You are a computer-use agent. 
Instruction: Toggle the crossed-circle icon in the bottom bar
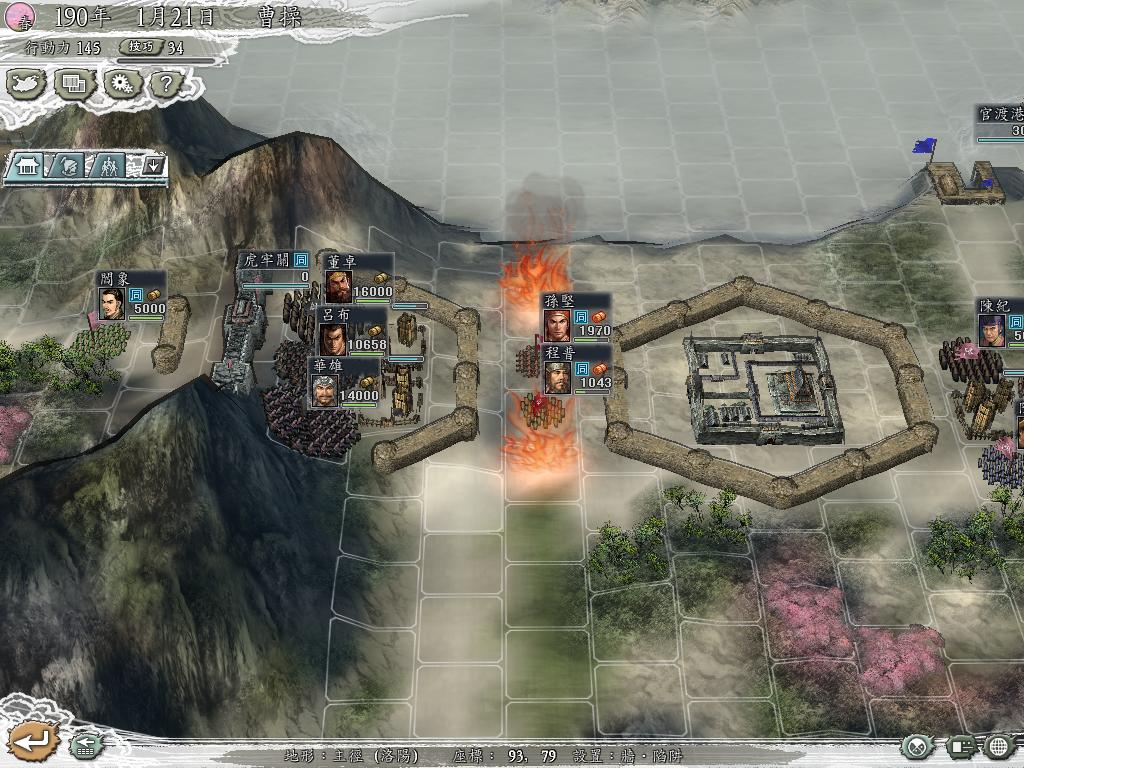point(917,746)
